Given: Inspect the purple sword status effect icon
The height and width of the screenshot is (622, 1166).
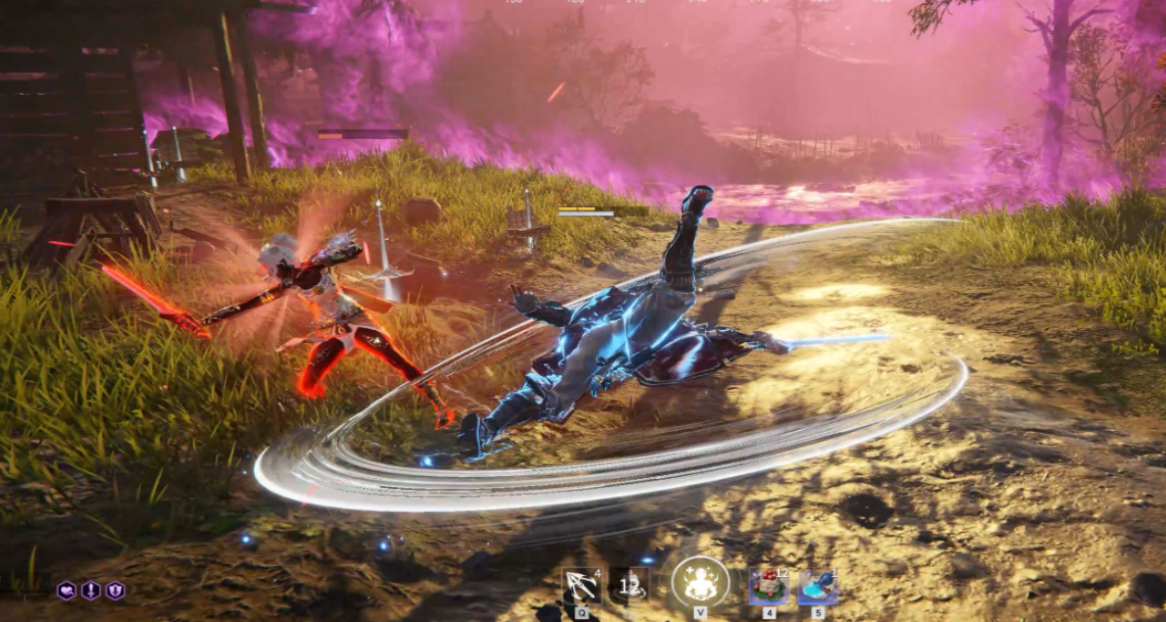Looking at the screenshot, I should (x=91, y=591).
